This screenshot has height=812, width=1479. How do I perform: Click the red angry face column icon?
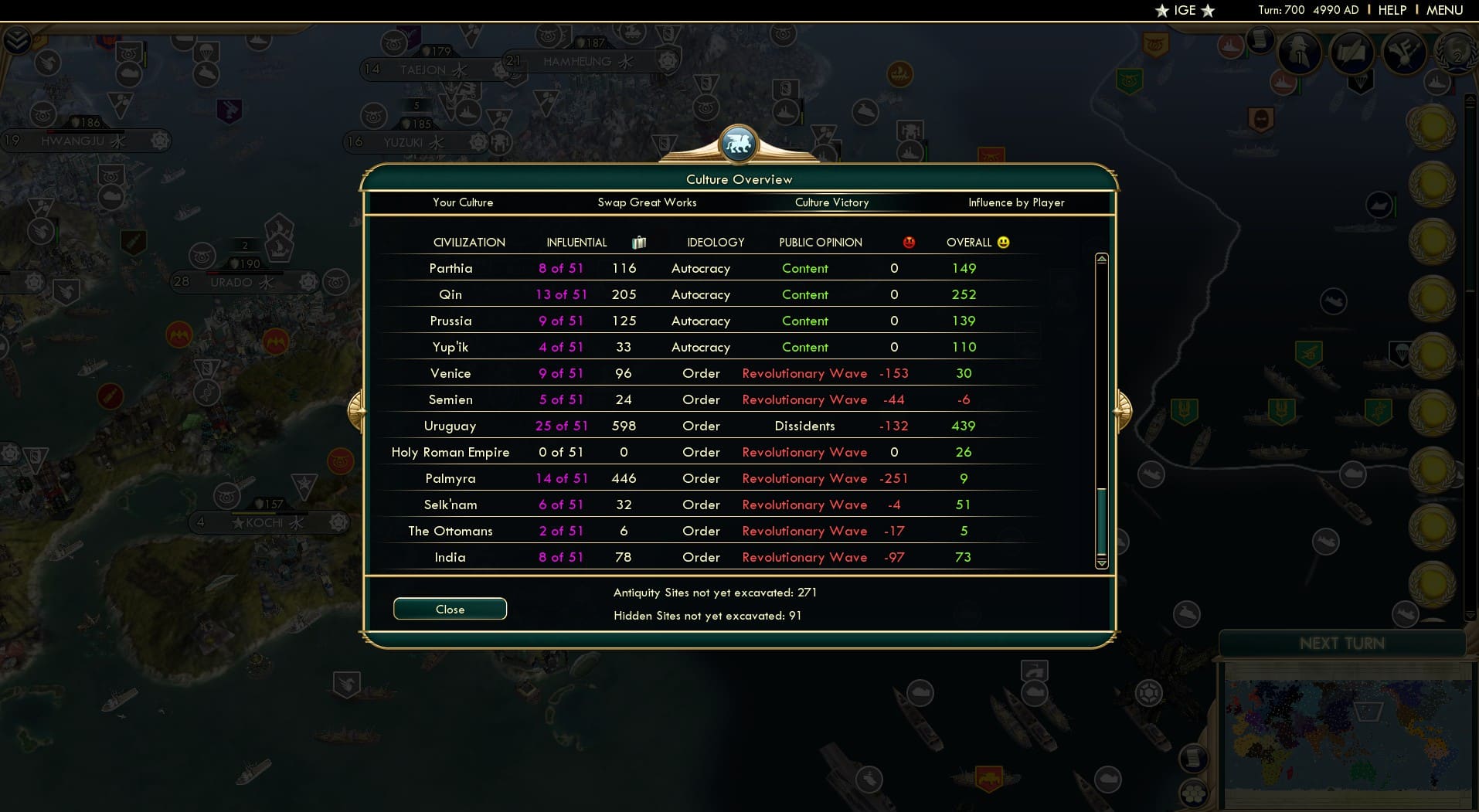(909, 242)
